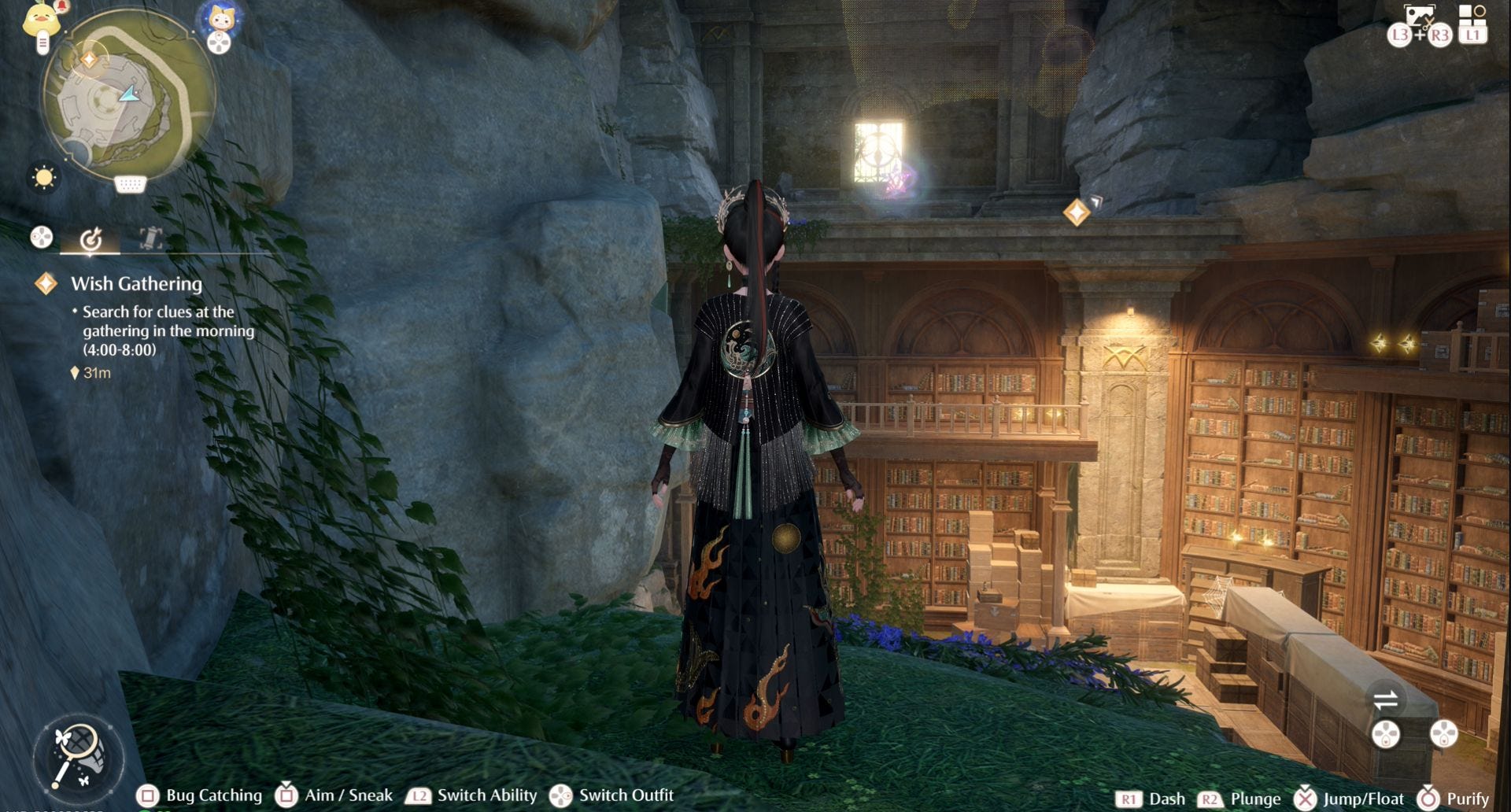Click the sun time-of-day icon

point(43,176)
